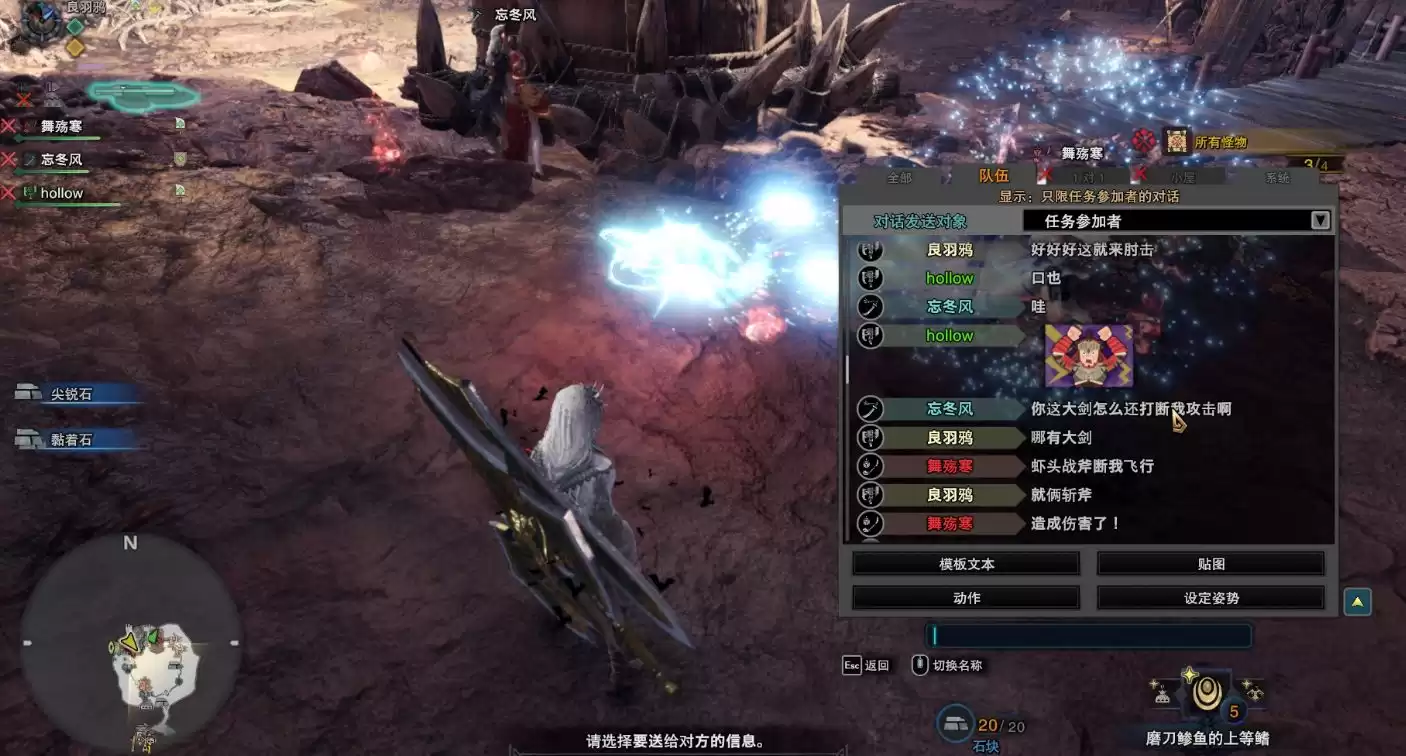Select the 石块 slinger ammo icon

pyautogui.click(x=955, y=723)
